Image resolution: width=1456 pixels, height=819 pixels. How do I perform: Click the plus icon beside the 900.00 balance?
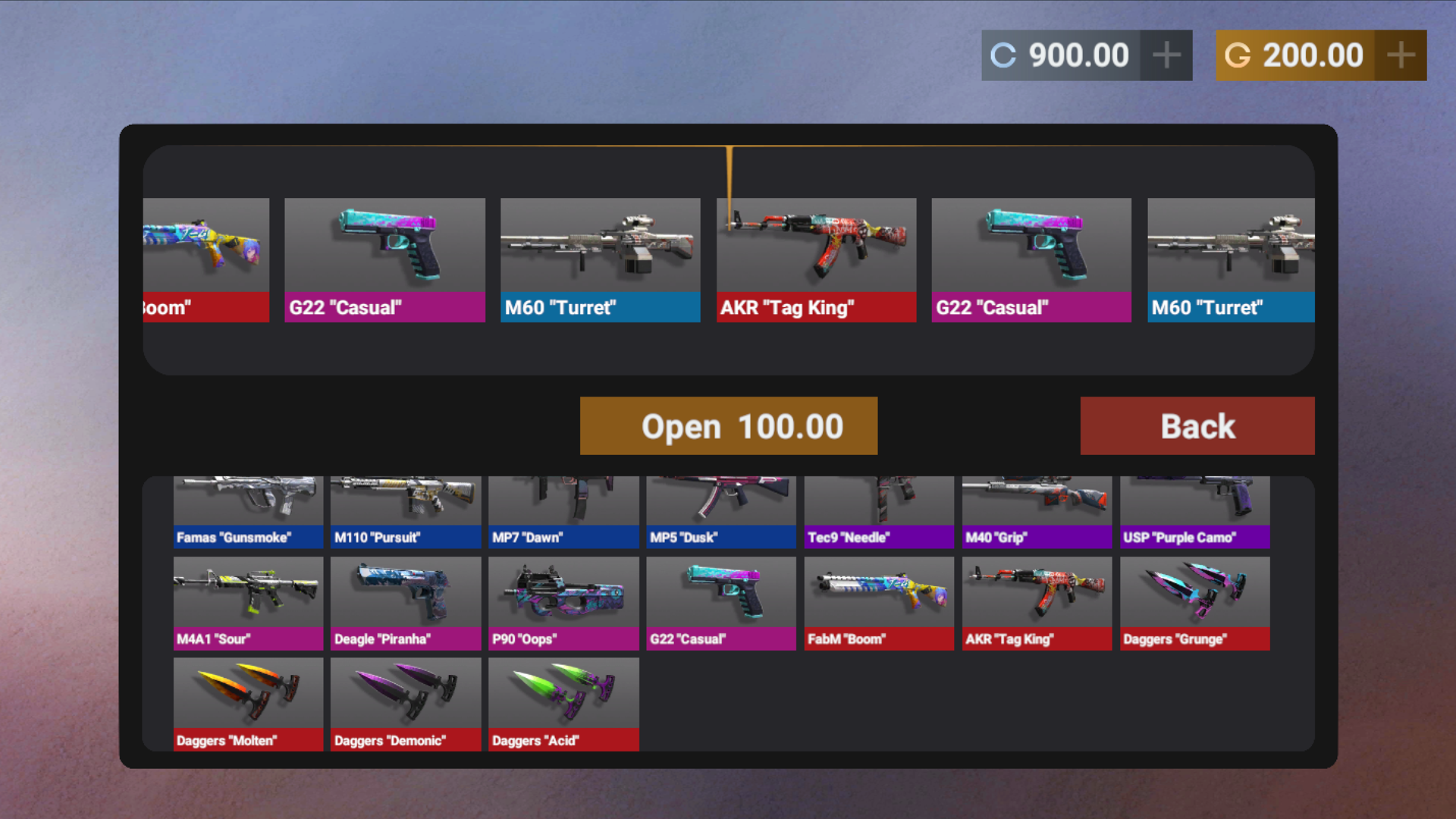pos(1167,55)
